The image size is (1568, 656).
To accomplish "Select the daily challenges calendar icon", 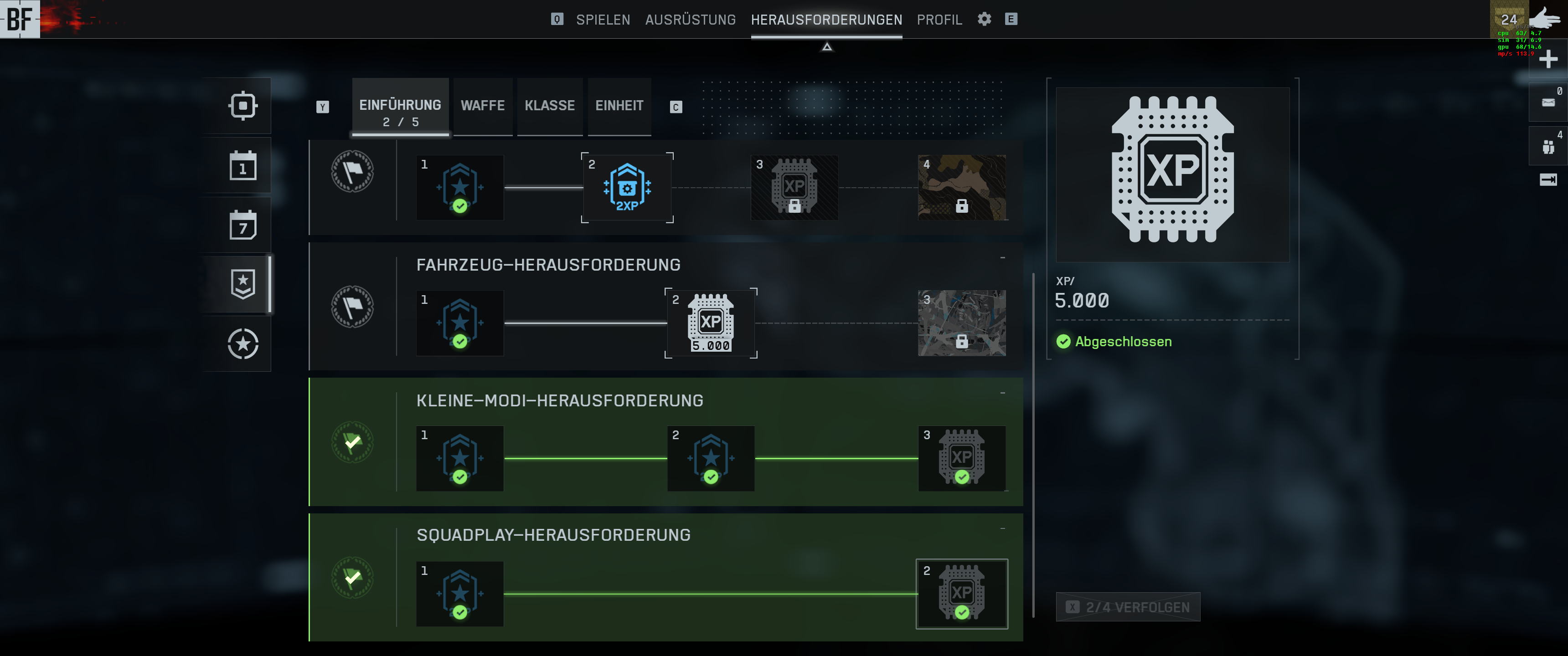I will (x=243, y=165).
